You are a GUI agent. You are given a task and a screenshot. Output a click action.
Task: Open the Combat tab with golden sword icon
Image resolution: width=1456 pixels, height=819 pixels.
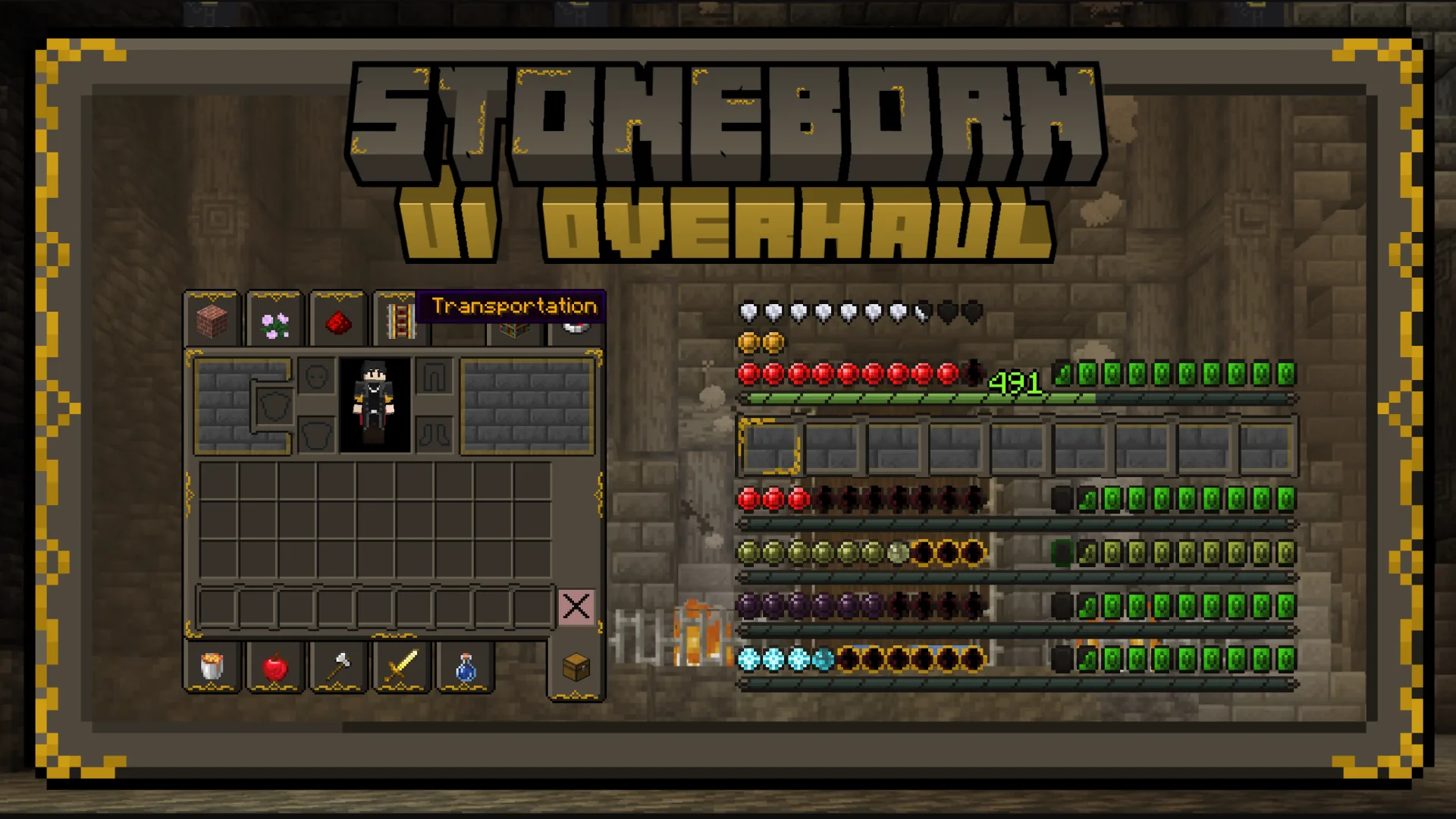coord(401,667)
